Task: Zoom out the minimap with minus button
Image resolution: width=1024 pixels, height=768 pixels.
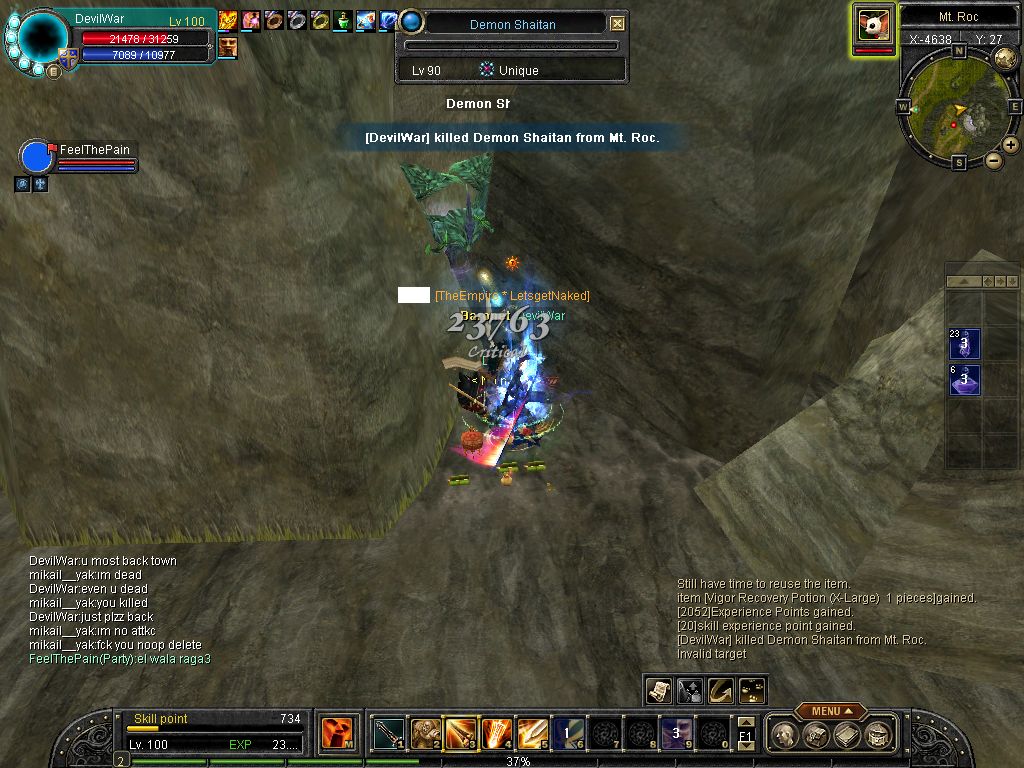Action: click(993, 160)
